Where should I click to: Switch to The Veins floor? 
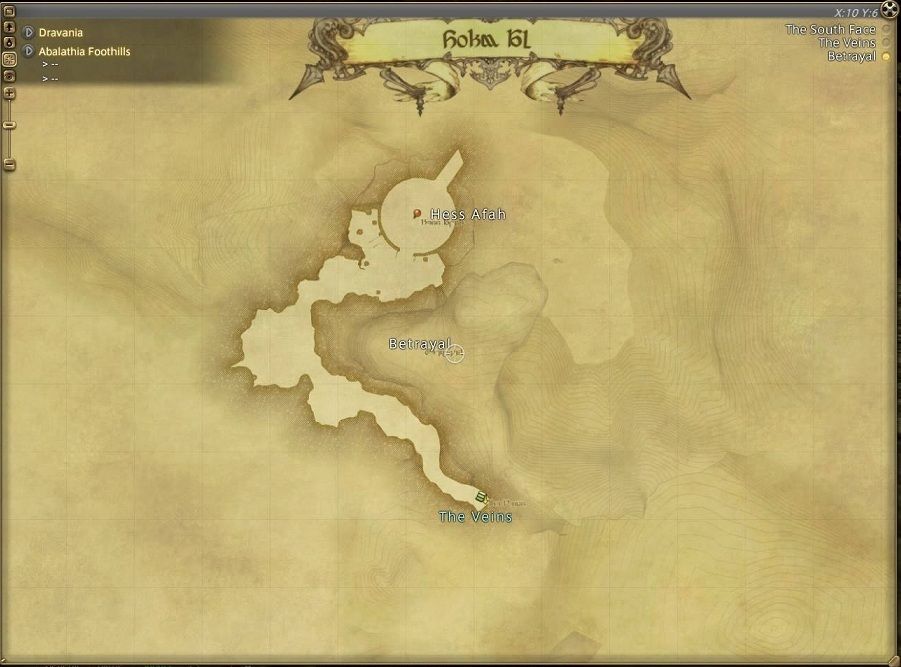[886, 43]
